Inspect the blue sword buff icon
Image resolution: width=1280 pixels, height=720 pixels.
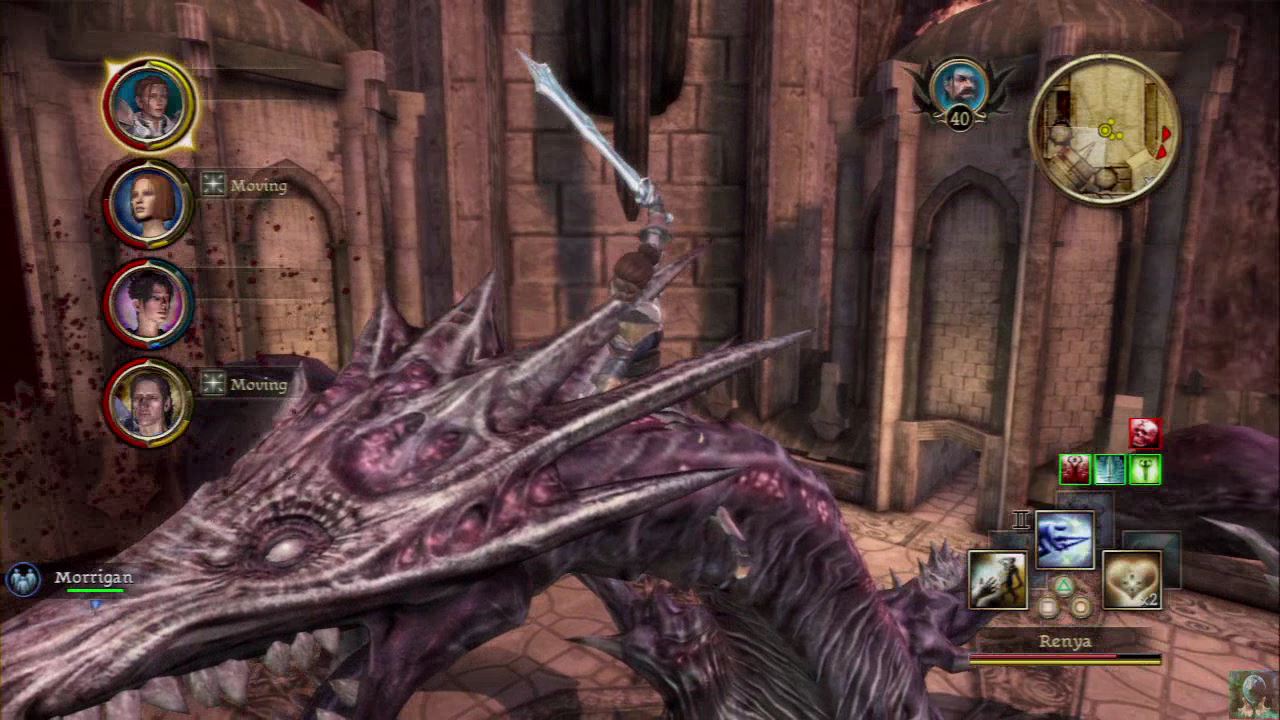tap(1110, 469)
